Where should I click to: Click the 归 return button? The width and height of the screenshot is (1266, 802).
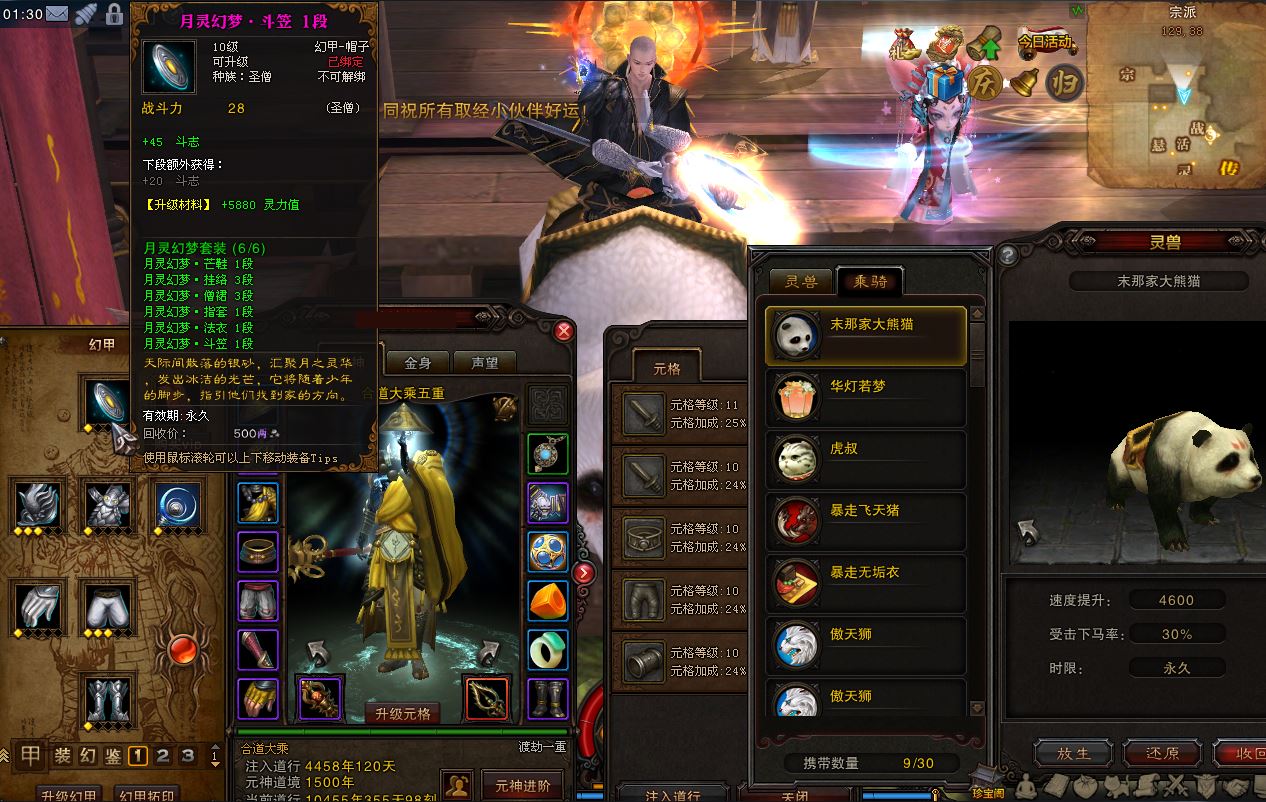point(1064,82)
